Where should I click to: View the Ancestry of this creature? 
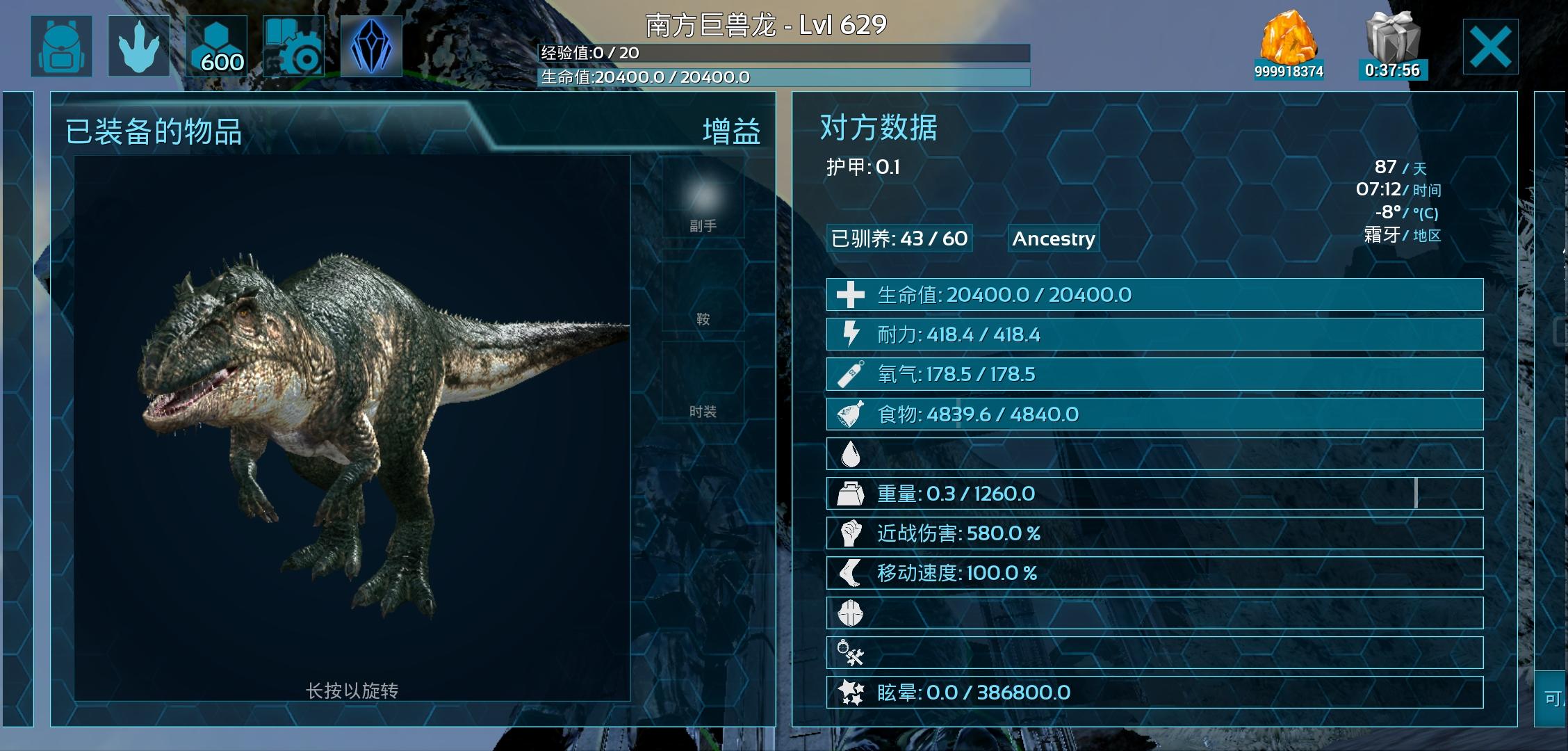coord(1053,239)
